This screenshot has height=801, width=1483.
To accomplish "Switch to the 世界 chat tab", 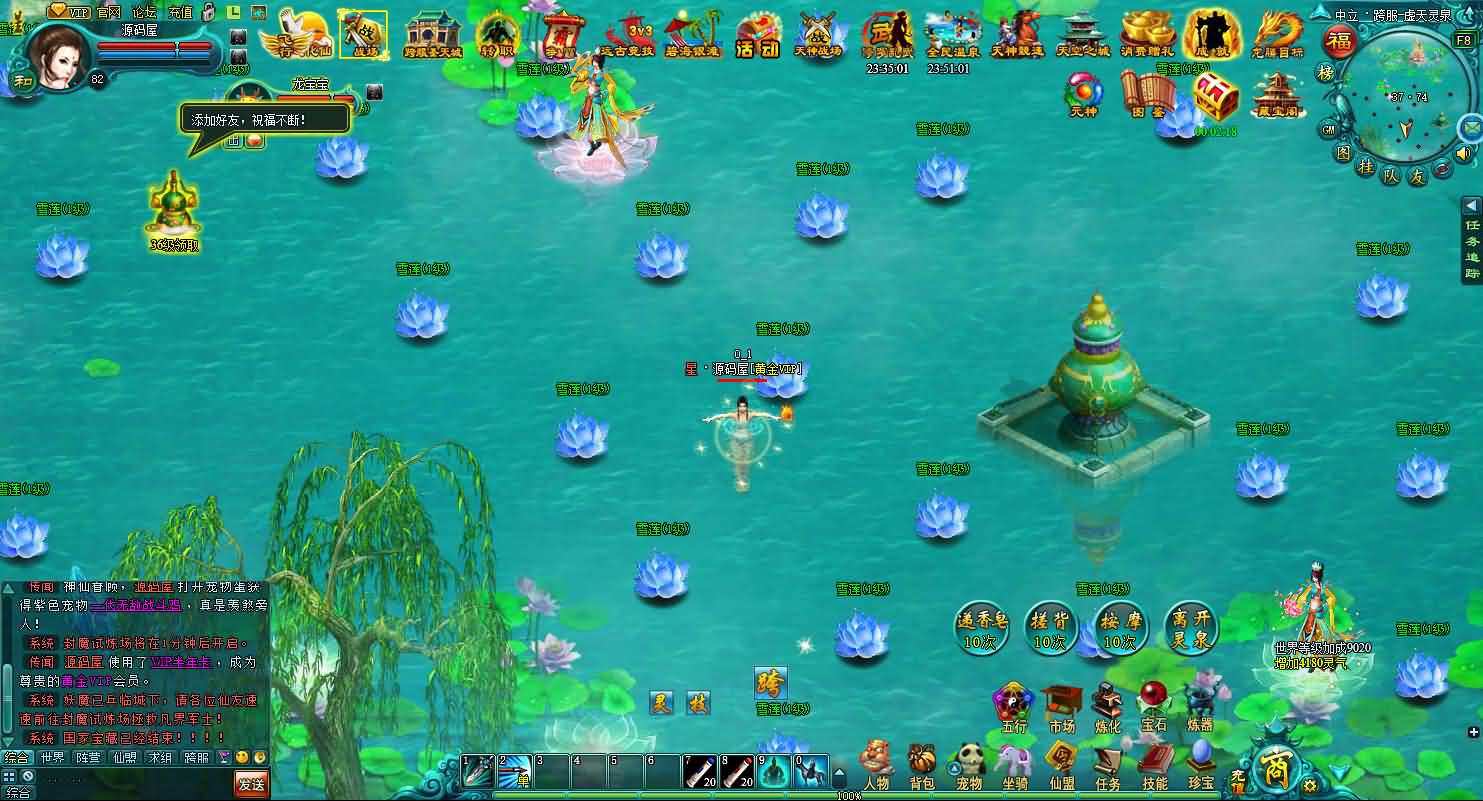I will [x=52, y=757].
